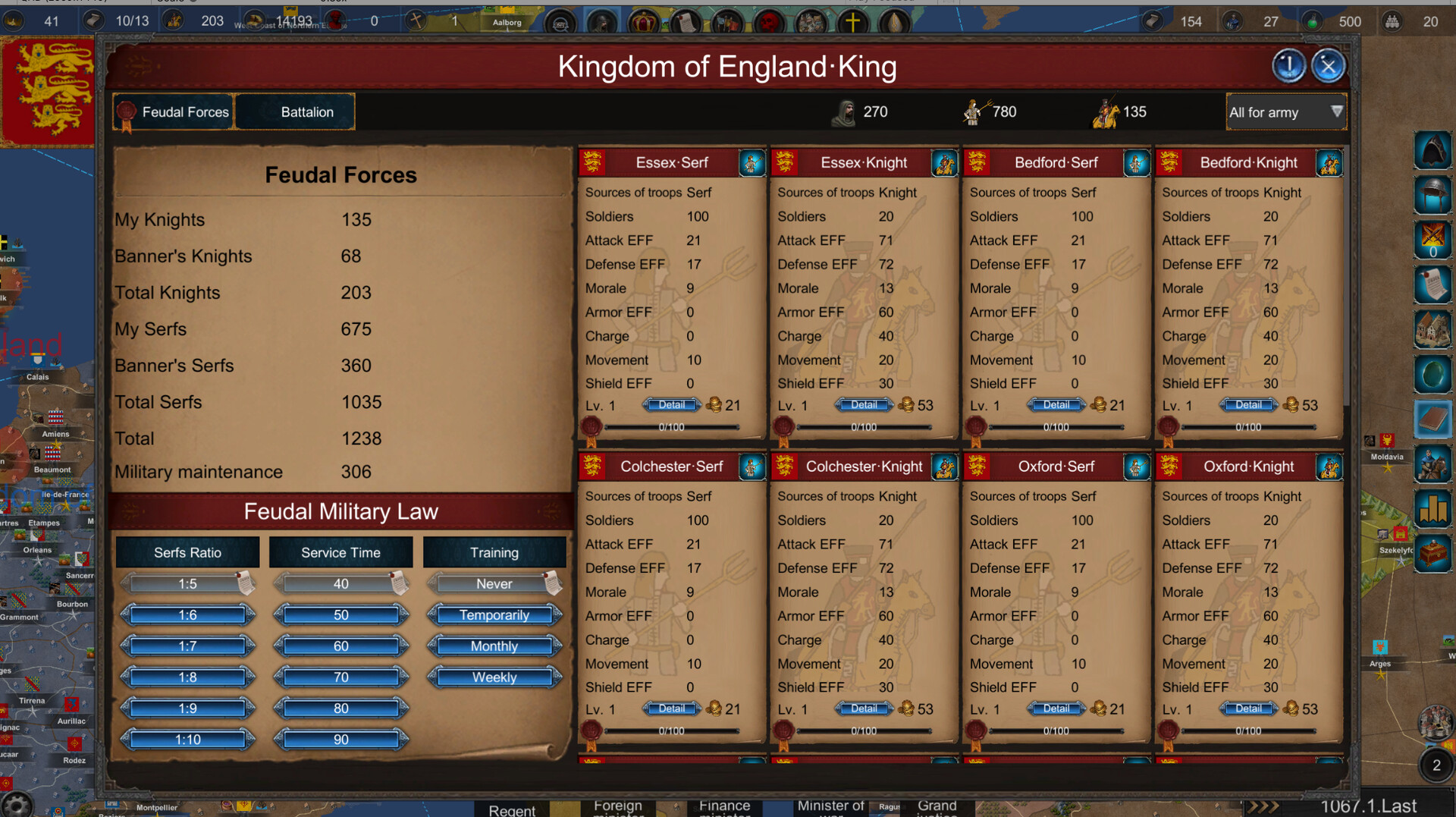Click the crown icon in the top bar
This screenshot has width=1456, height=817.
click(x=644, y=23)
